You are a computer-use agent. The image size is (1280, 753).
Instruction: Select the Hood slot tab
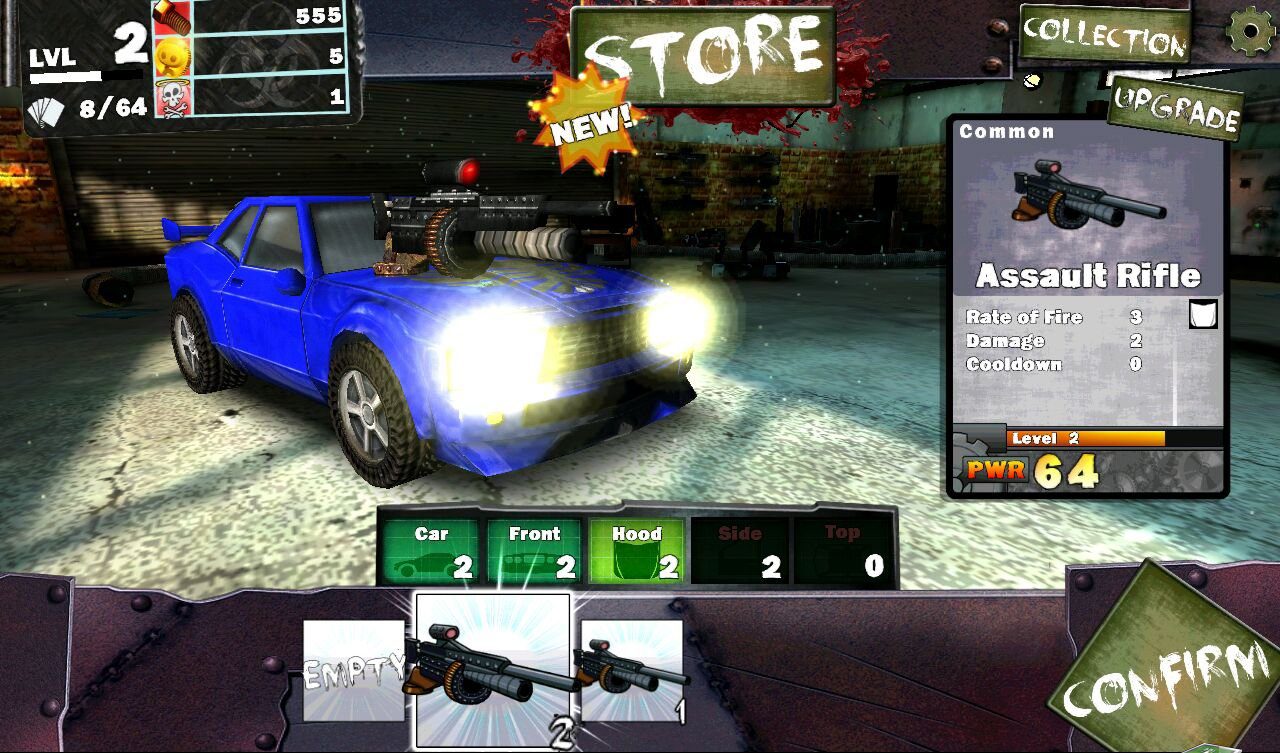click(x=637, y=551)
